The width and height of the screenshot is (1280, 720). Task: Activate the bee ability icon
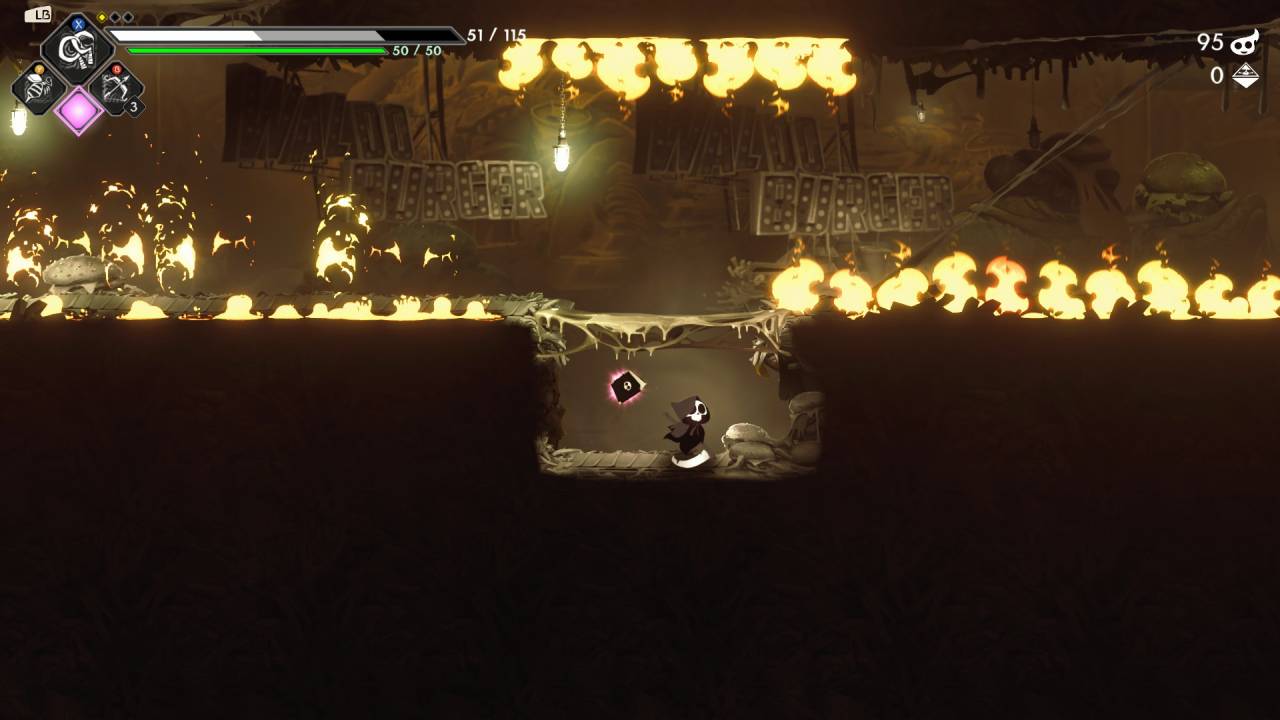click(x=39, y=89)
